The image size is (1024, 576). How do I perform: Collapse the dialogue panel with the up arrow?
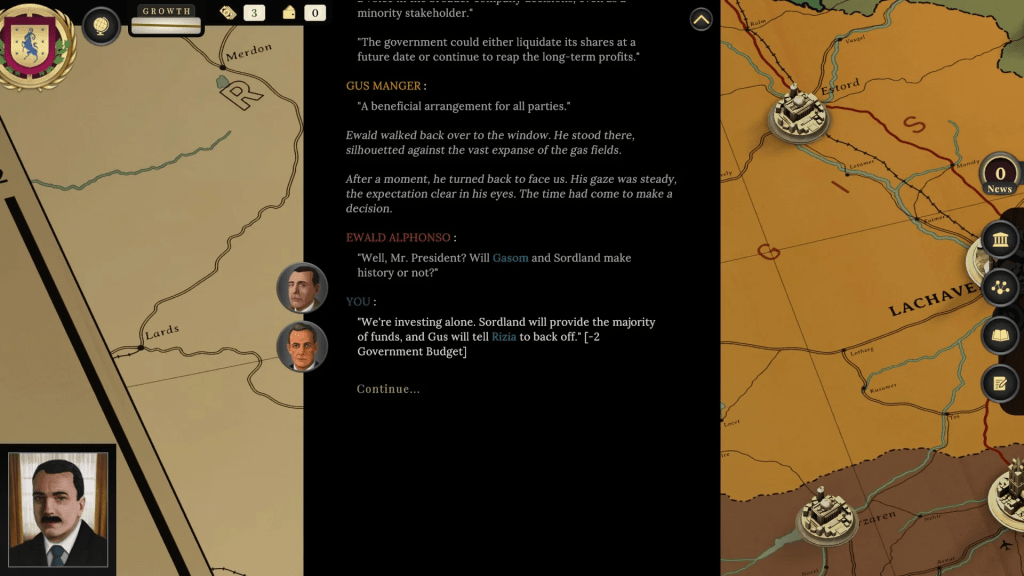tap(701, 19)
